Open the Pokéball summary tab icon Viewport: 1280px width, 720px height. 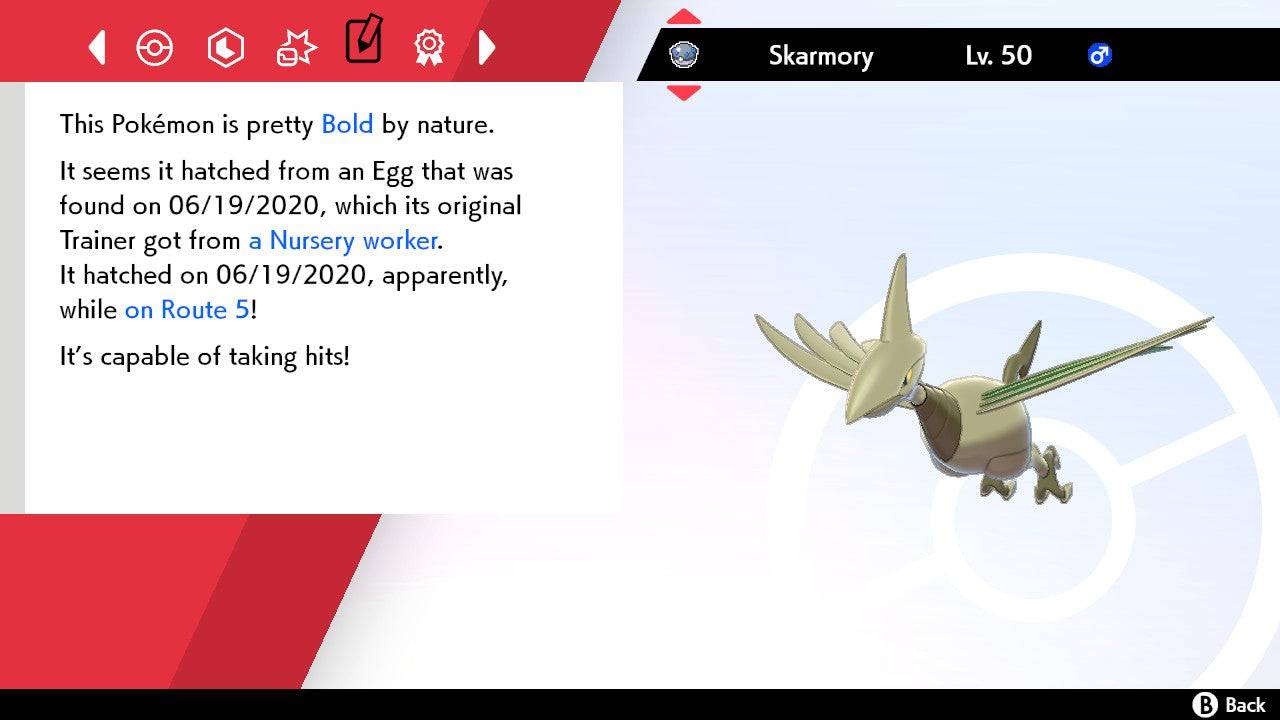pyautogui.click(x=155, y=47)
